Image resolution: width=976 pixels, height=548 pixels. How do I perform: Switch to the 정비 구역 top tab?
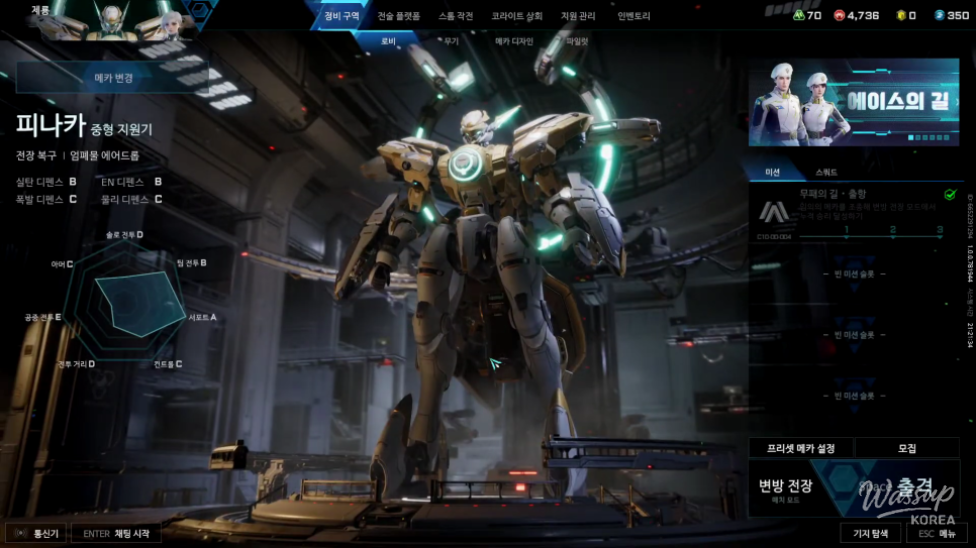coord(341,16)
